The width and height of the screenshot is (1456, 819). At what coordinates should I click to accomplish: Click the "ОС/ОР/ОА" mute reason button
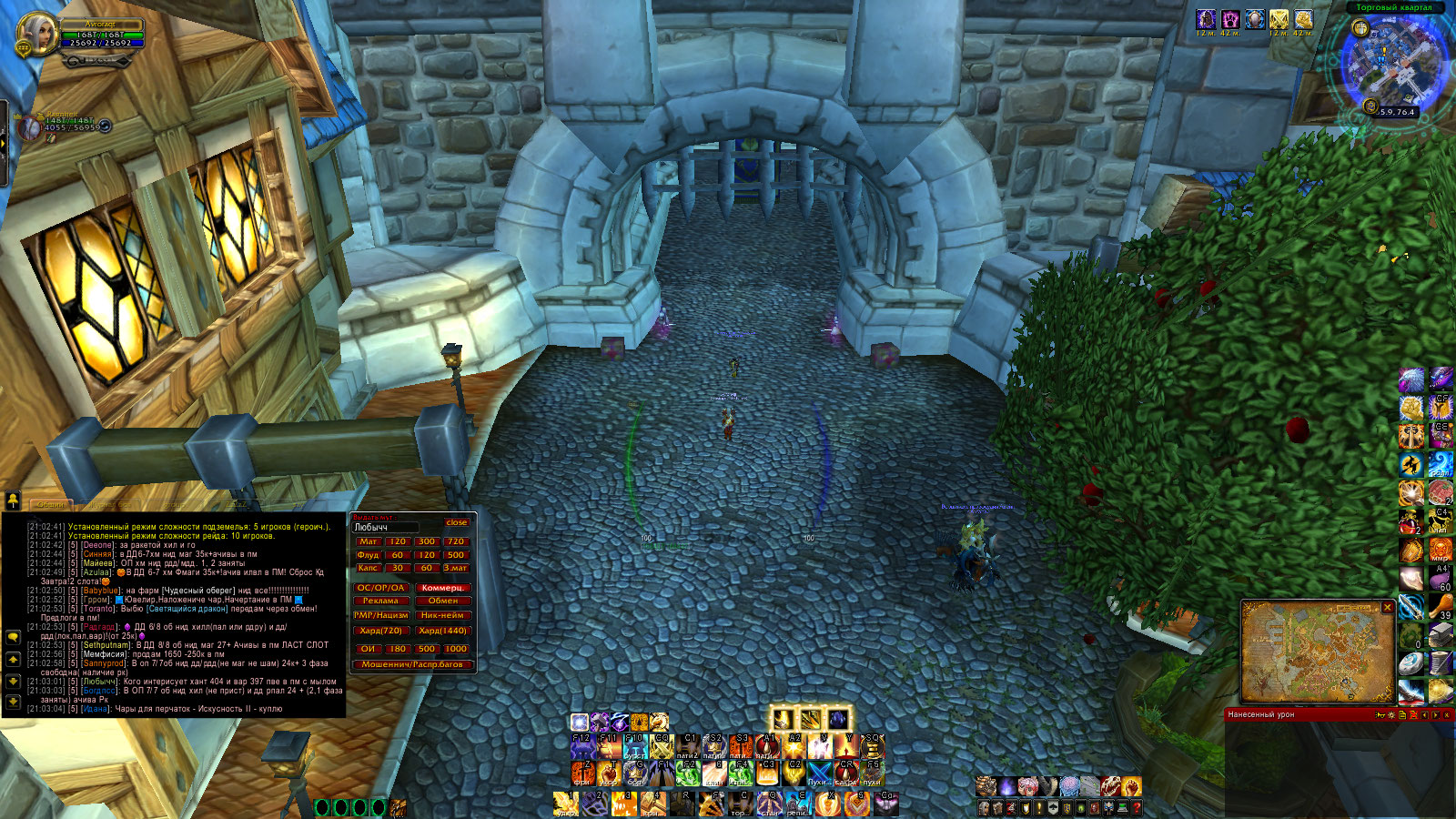click(380, 588)
